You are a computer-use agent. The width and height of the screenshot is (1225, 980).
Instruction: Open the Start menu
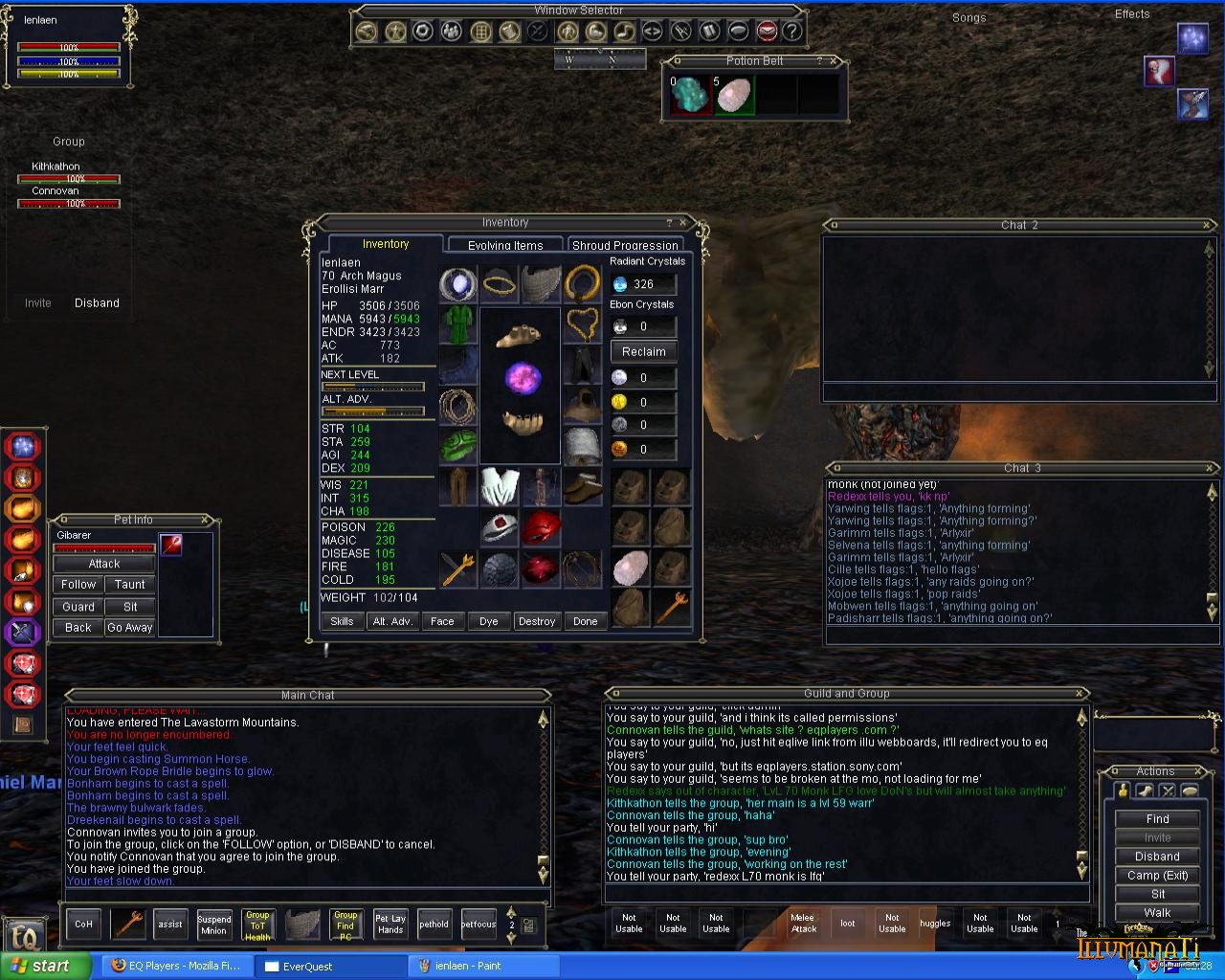tap(40, 966)
